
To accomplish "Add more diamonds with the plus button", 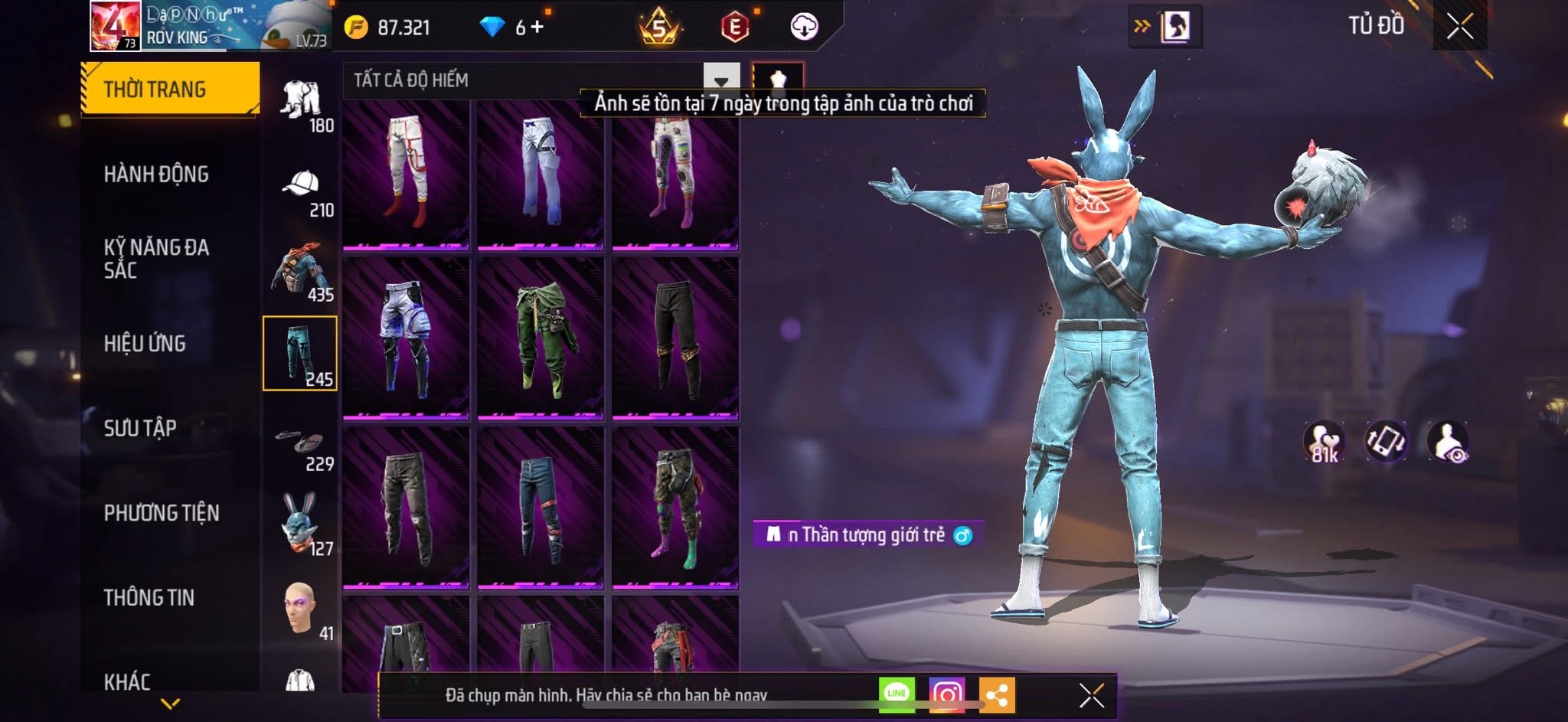I will coord(537,28).
